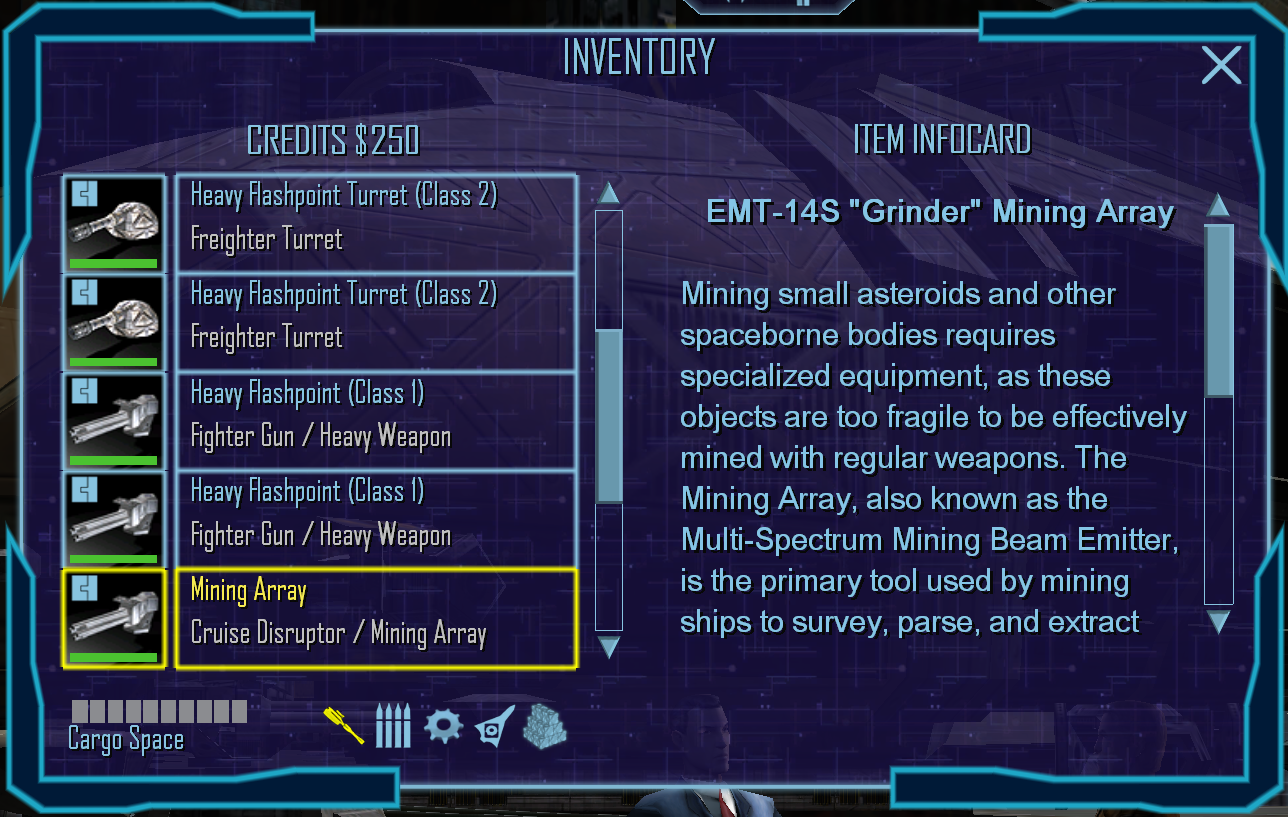Image resolution: width=1288 pixels, height=817 pixels.
Task: Switch to the commodities cube-pile category
Action: (544, 725)
